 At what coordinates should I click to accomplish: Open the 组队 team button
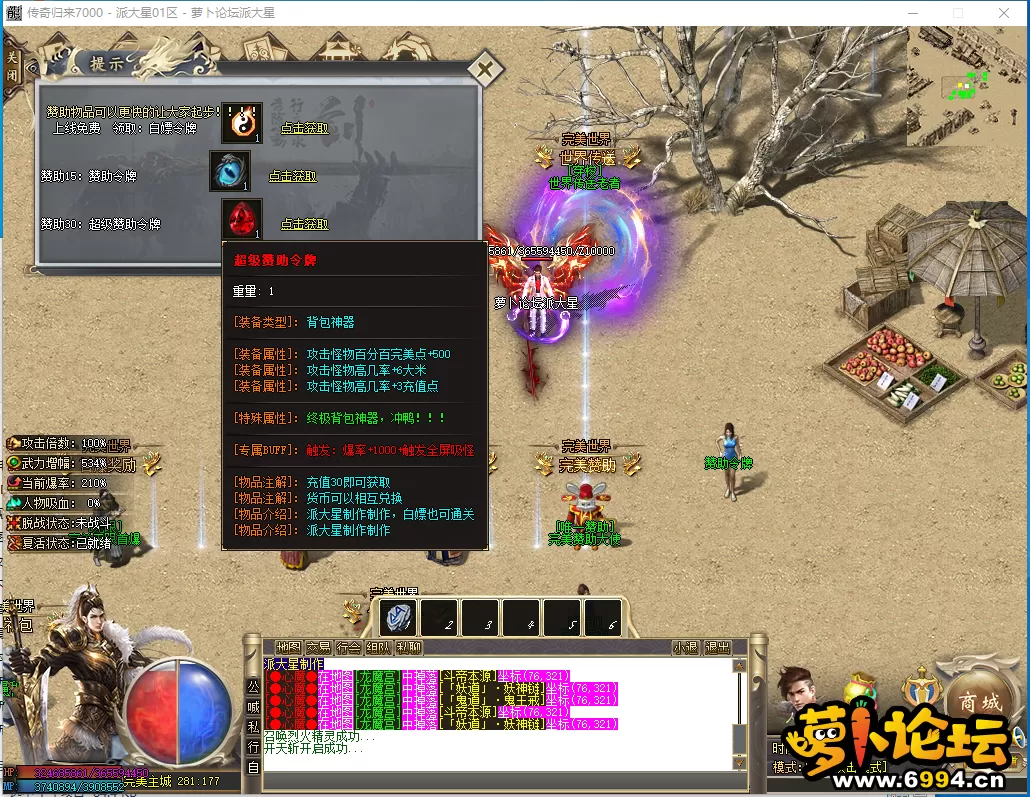click(x=378, y=647)
